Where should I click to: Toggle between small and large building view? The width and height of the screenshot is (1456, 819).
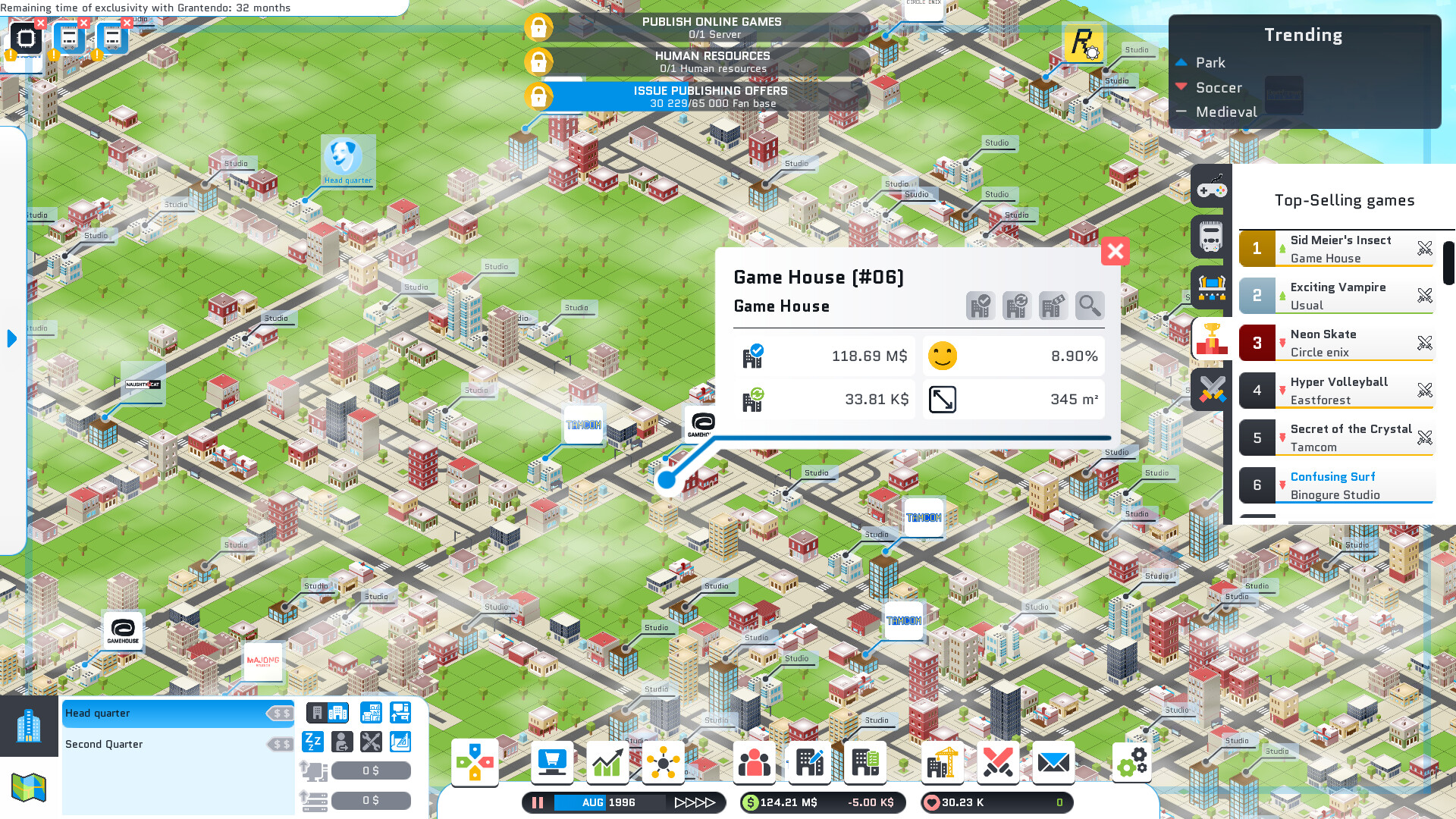point(328,712)
